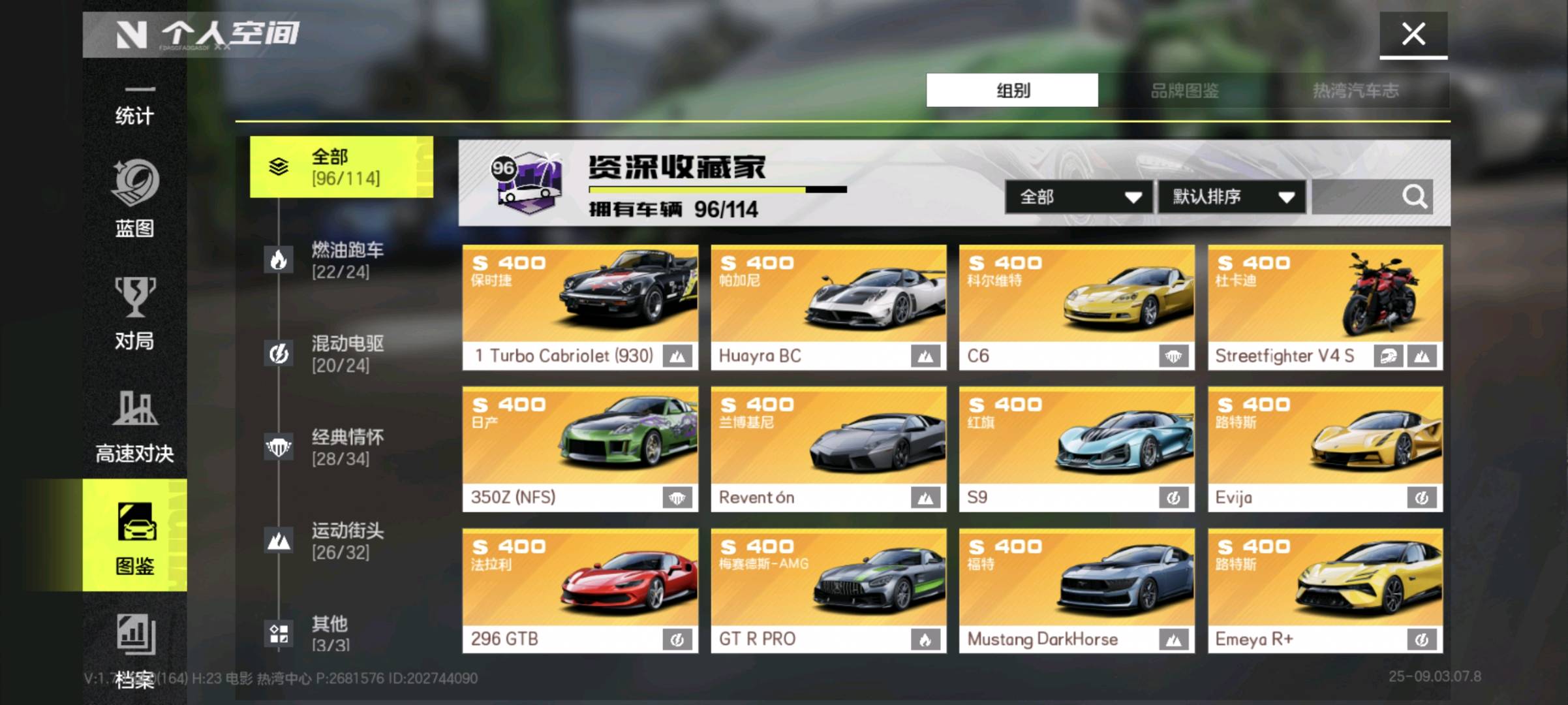Open the 热湾汽车志 tab
The image size is (1568, 705).
point(1355,91)
